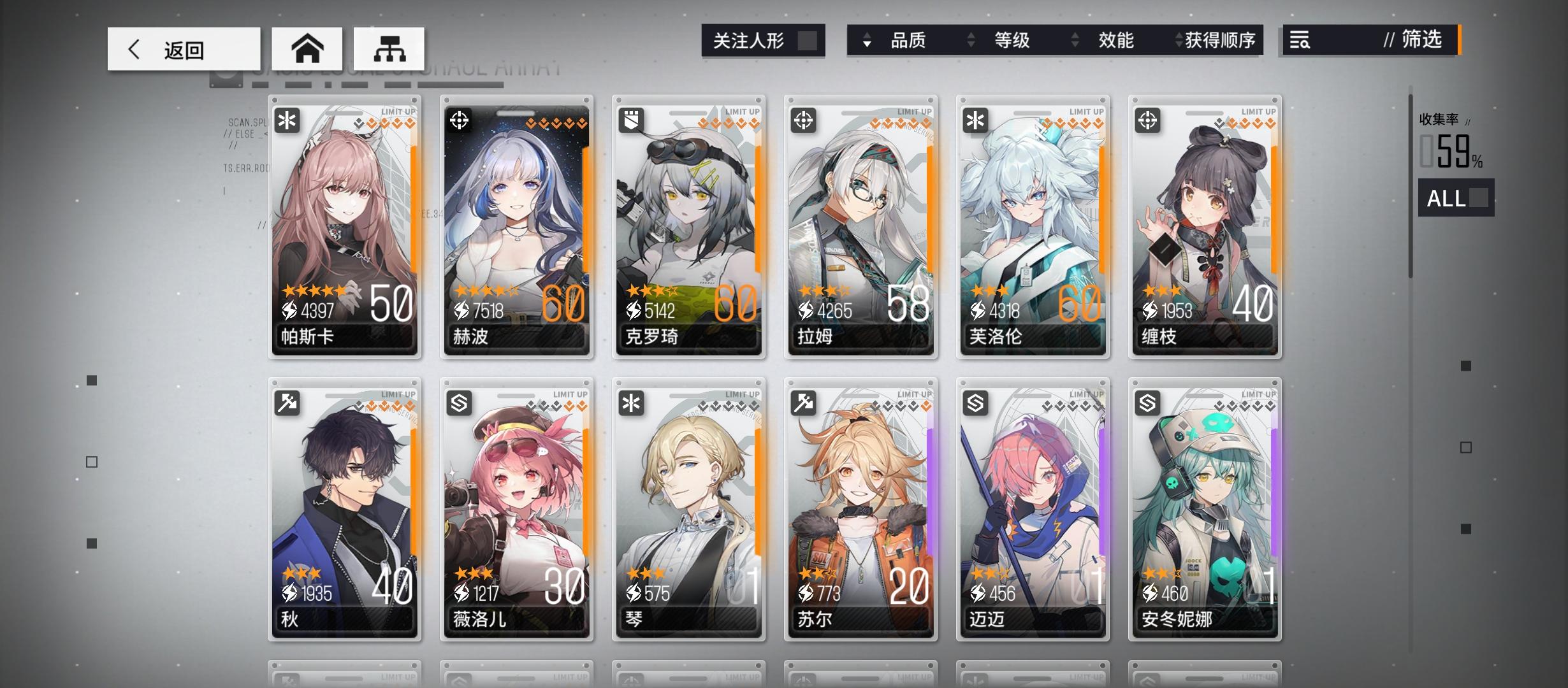The image size is (1568, 688).
Task: Open the home screen via the house icon
Action: tap(309, 48)
